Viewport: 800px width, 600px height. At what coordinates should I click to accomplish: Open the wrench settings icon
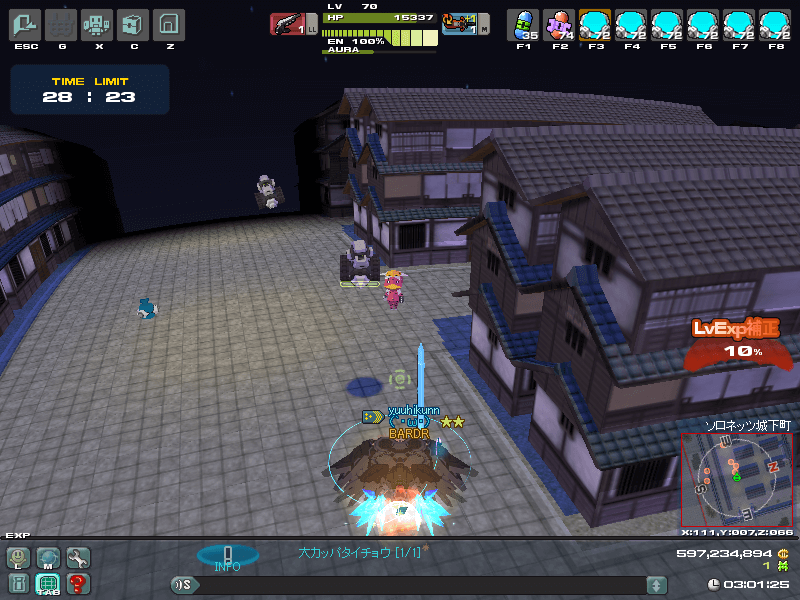pyautogui.click(x=77, y=558)
